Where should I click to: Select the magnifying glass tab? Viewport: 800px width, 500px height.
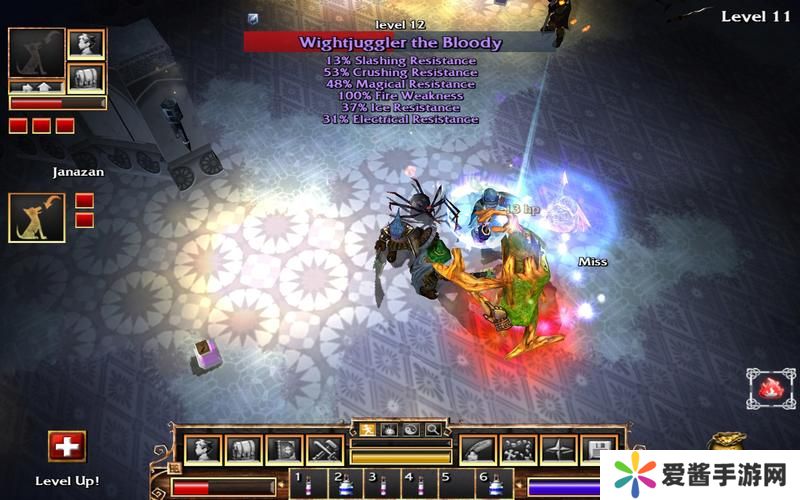coord(432,429)
